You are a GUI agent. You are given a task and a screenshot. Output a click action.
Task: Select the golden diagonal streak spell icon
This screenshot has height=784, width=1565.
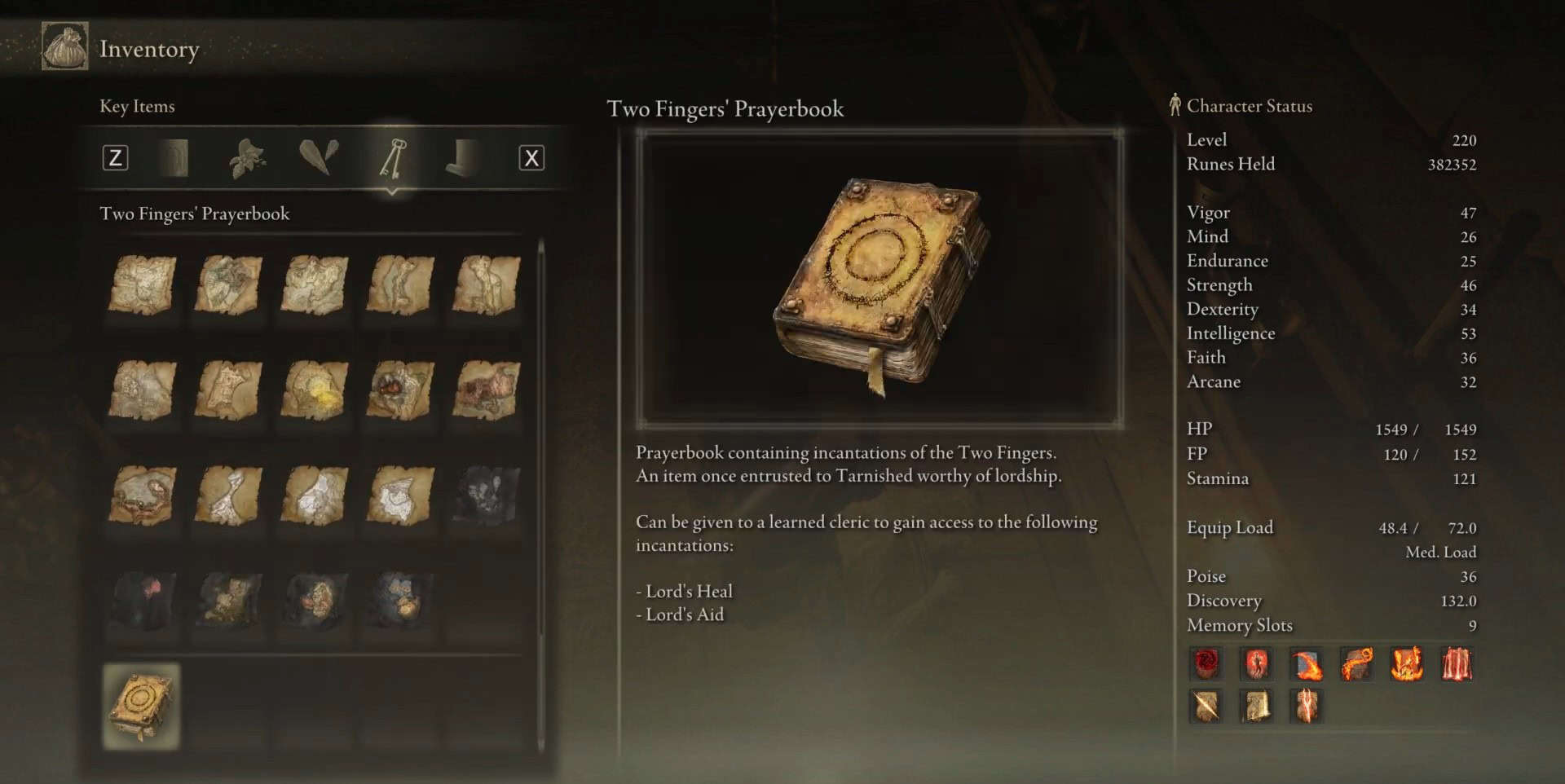(x=1206, y=706)
